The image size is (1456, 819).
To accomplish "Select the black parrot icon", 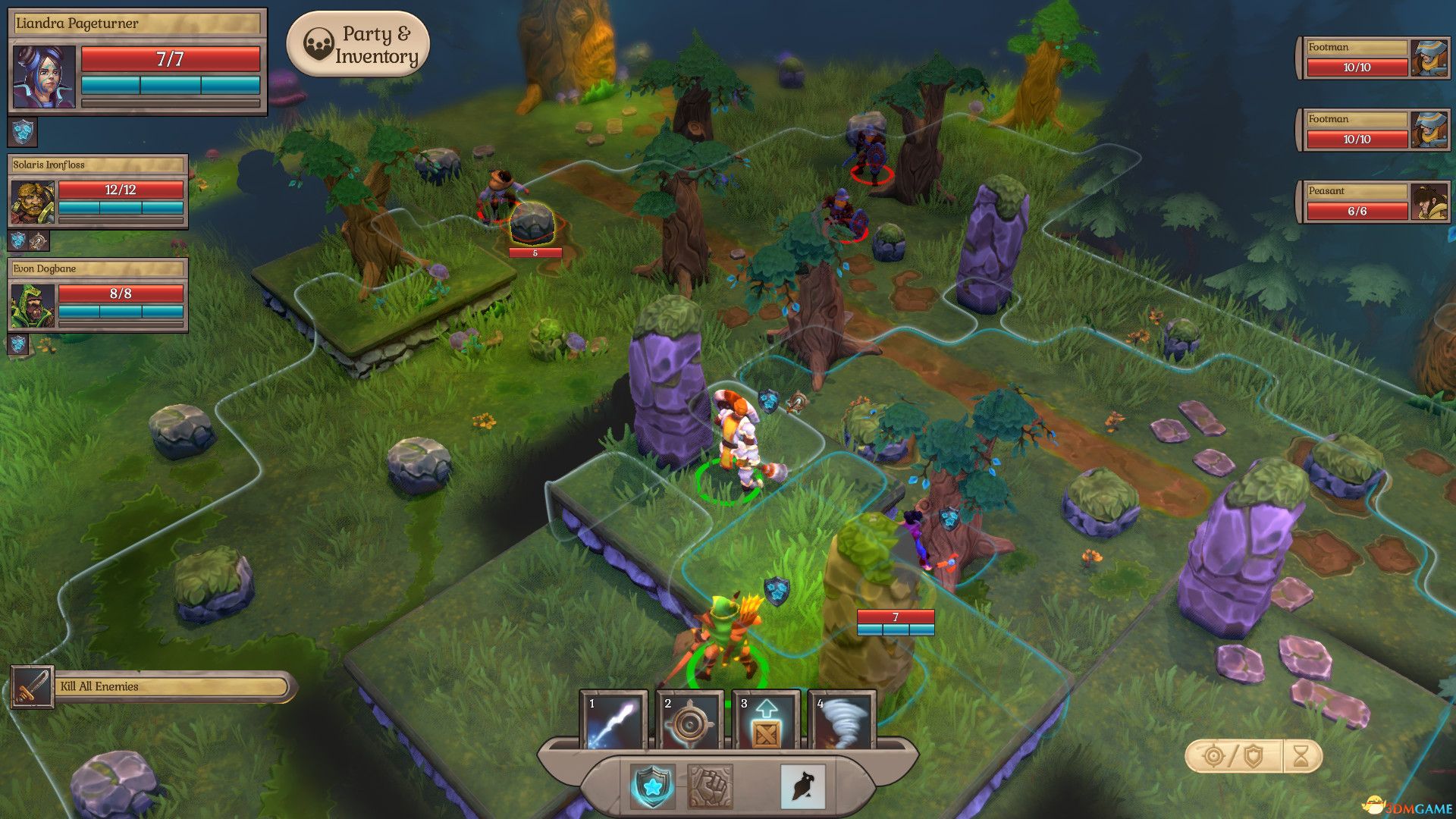I will [802, 786].
